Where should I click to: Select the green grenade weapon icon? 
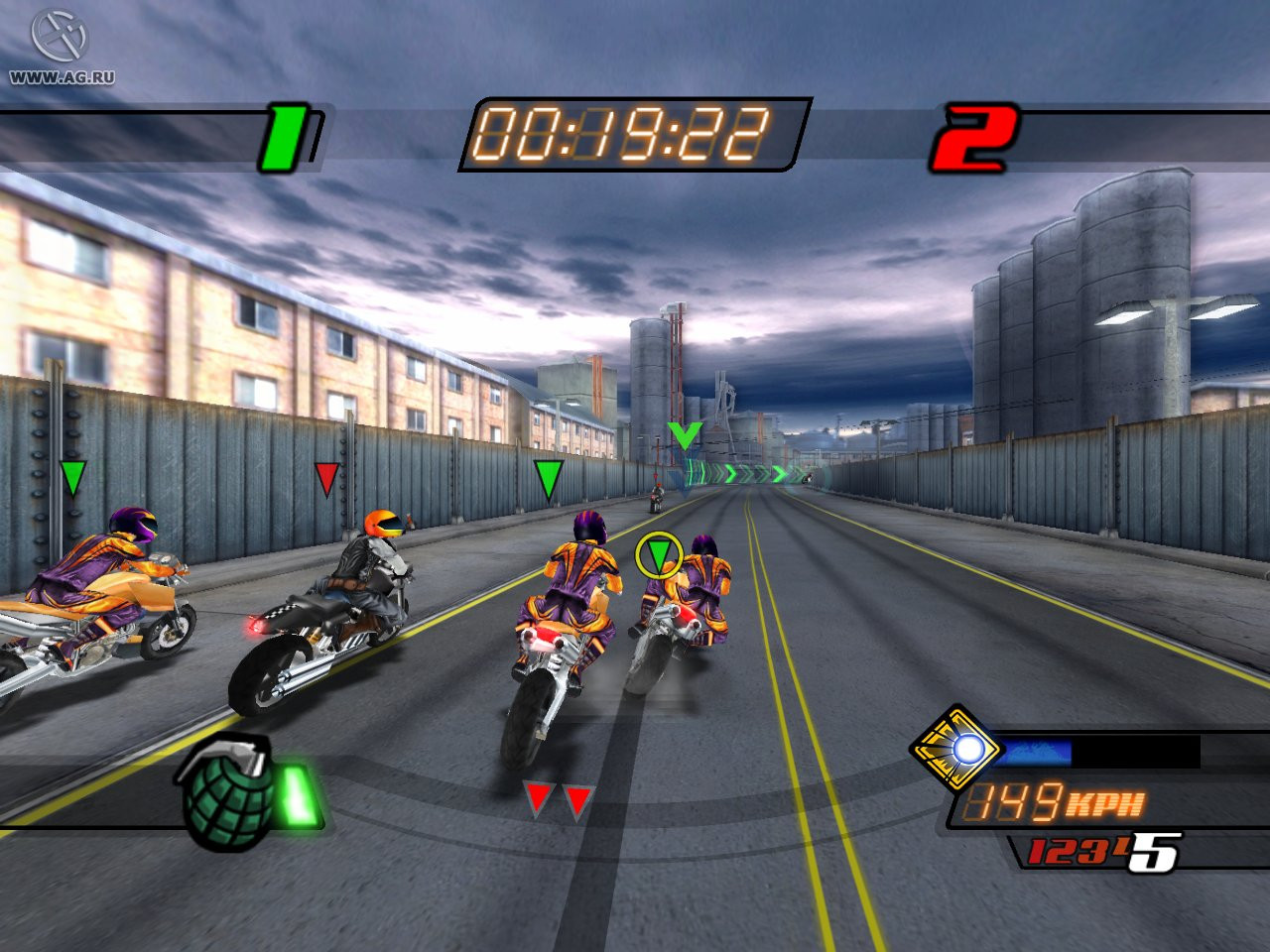point(228,795)
